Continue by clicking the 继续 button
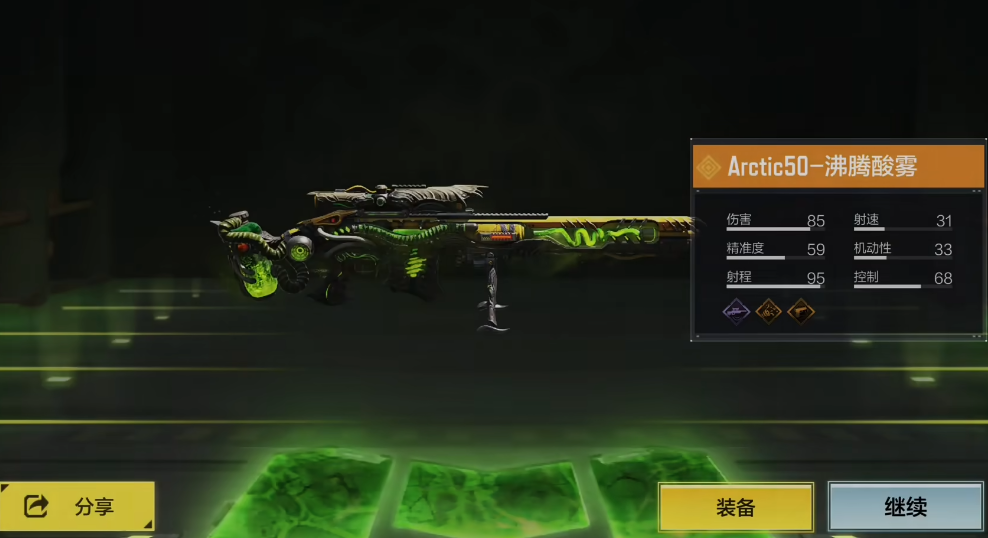The width and height of the screenshot is (988, 538). [x=905, y=507]
